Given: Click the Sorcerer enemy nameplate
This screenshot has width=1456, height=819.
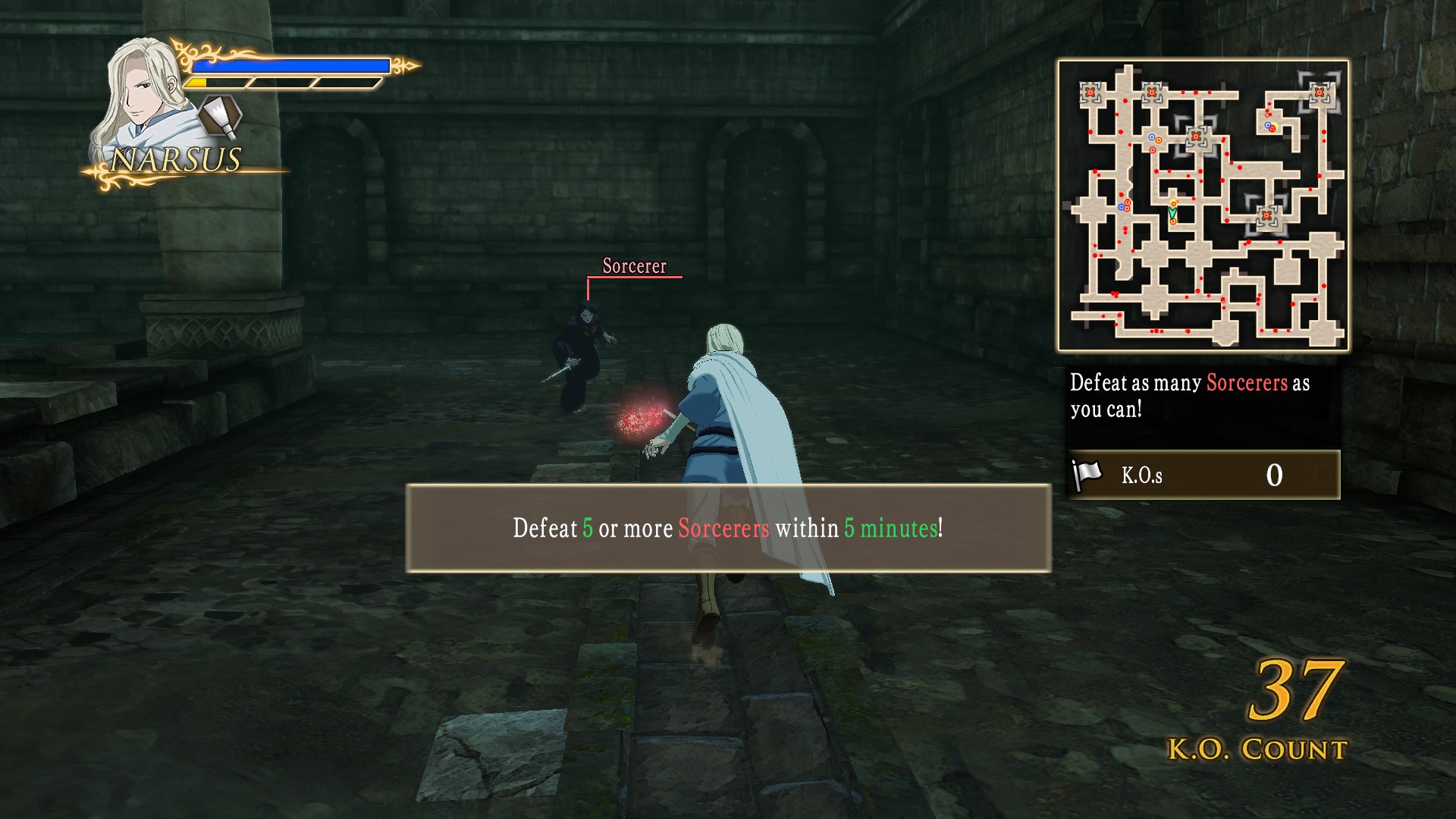Looking at the screenshot, I should [x=634, y=266].
